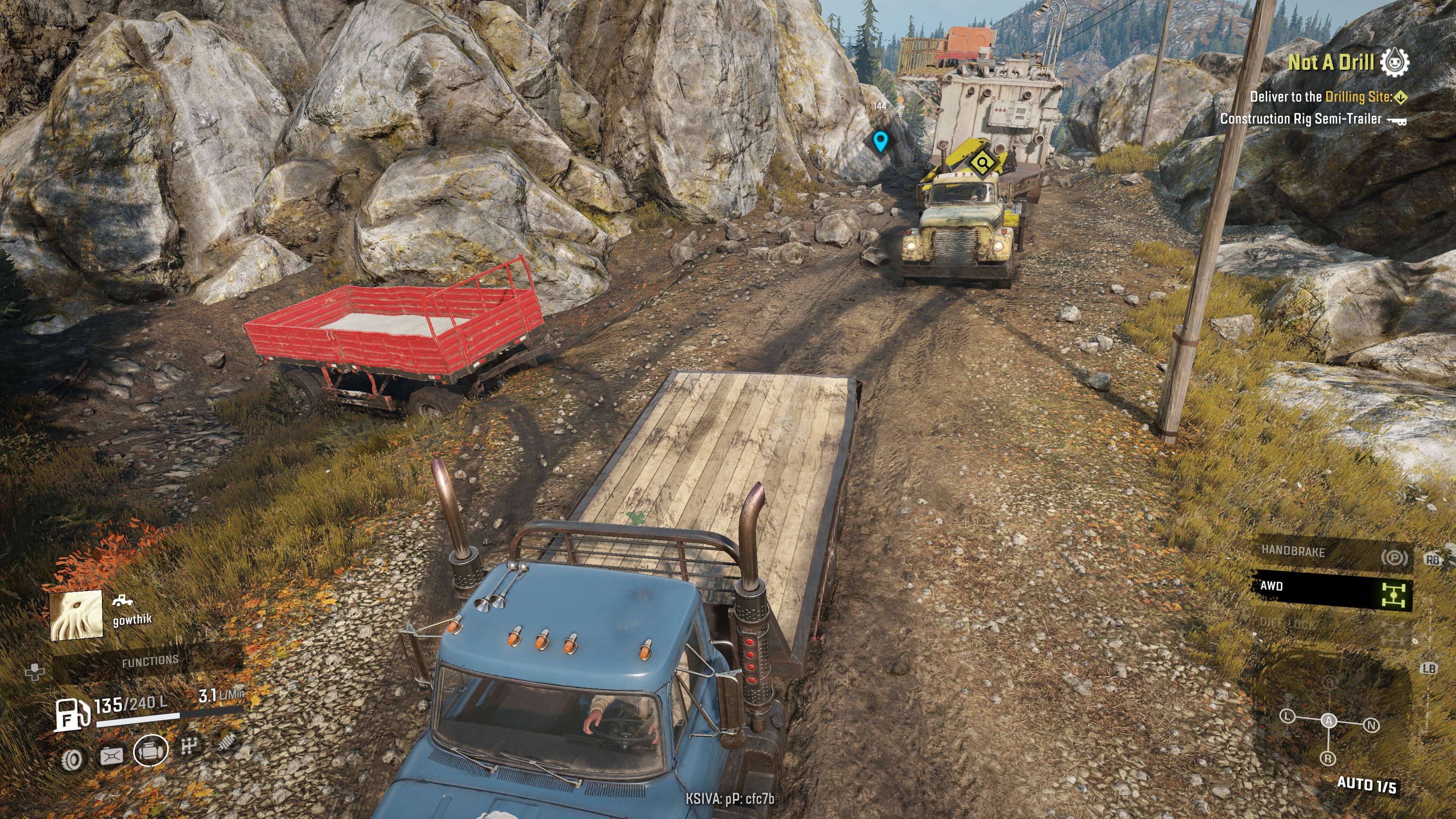Click the blue waypoint pin marker
Viewport: 1456px width, 819px height.
880,141
